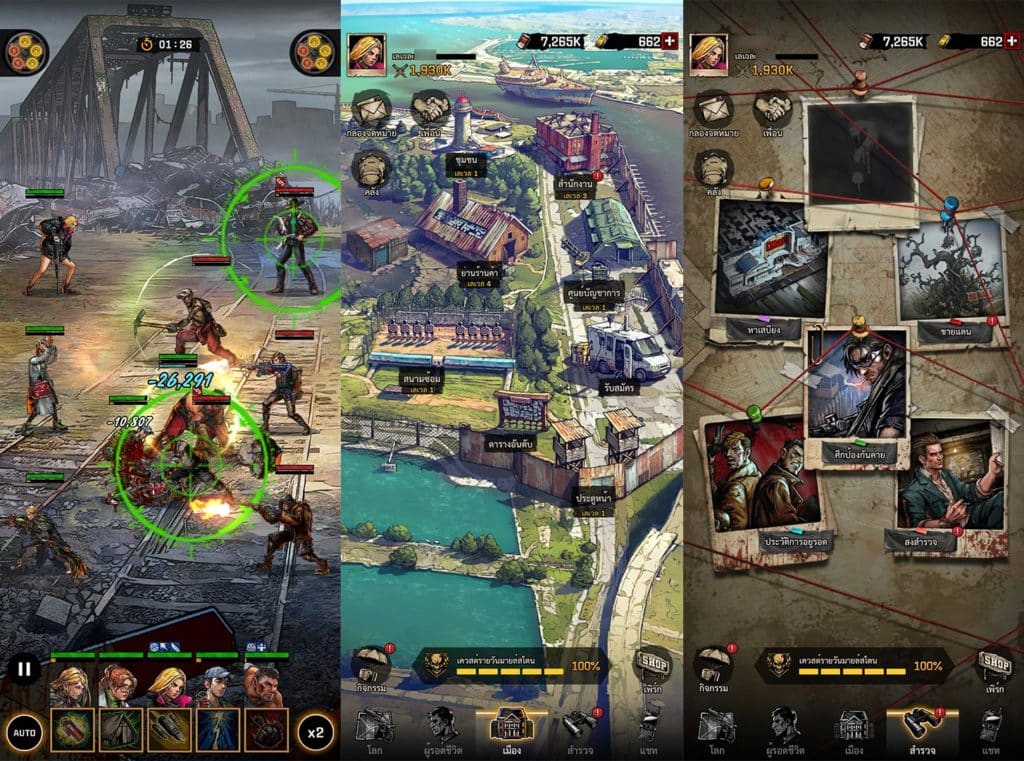Start the ศึกป้องกันค่าย camp defense mode
Screen dimensions: 1024x761
[858, 392]
